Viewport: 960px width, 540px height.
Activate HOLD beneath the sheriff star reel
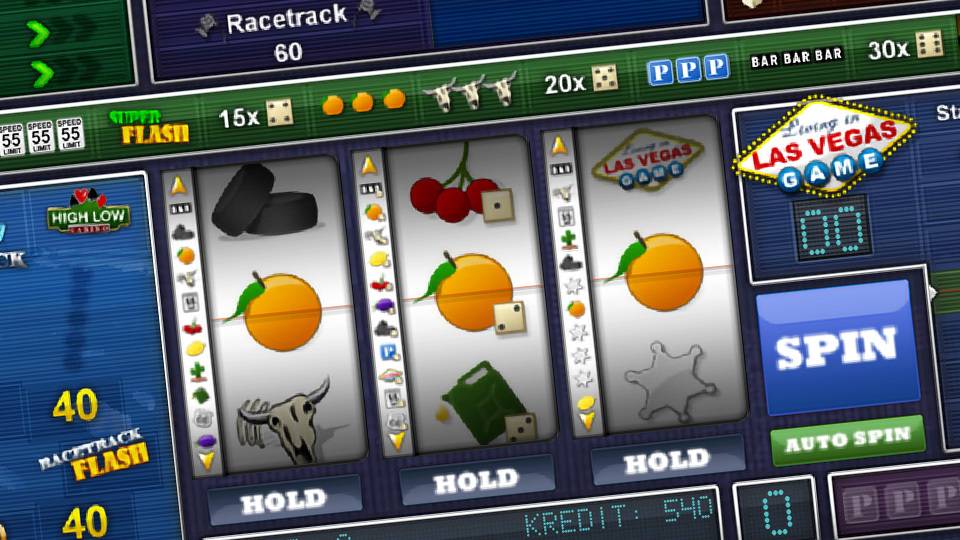click(x=666, y=461)
